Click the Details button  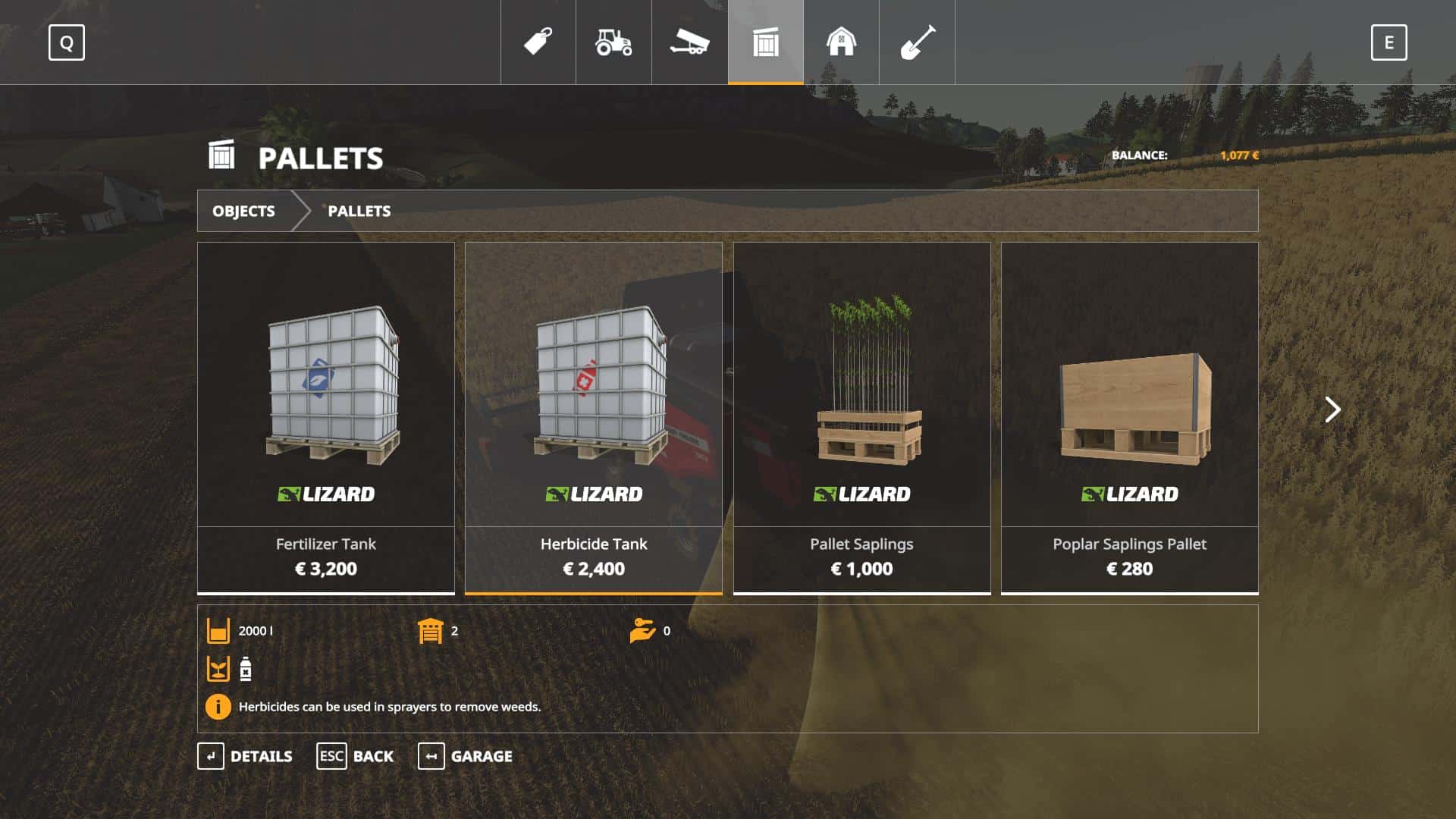[245, 756]
